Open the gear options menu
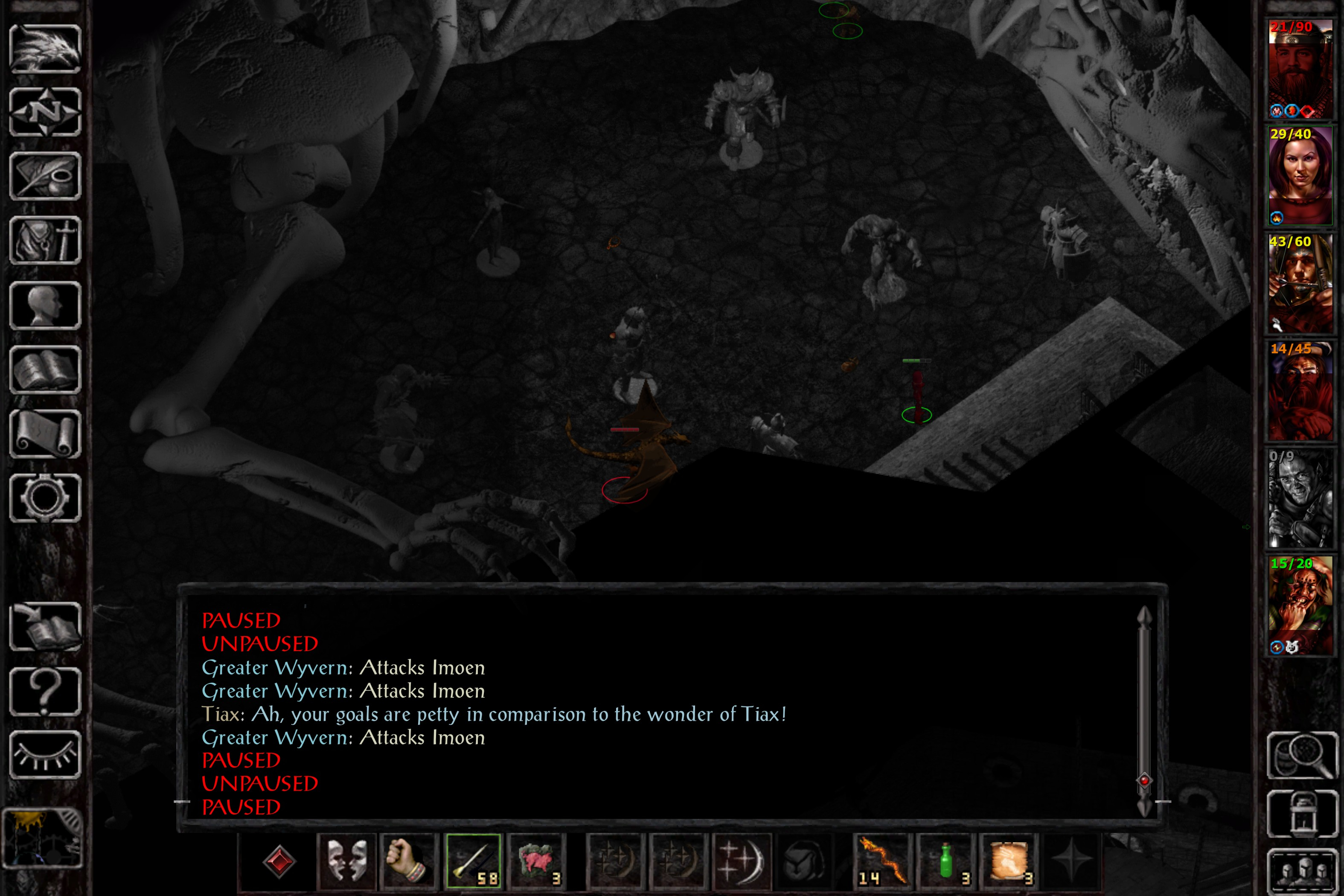 (x=45, y=498)
